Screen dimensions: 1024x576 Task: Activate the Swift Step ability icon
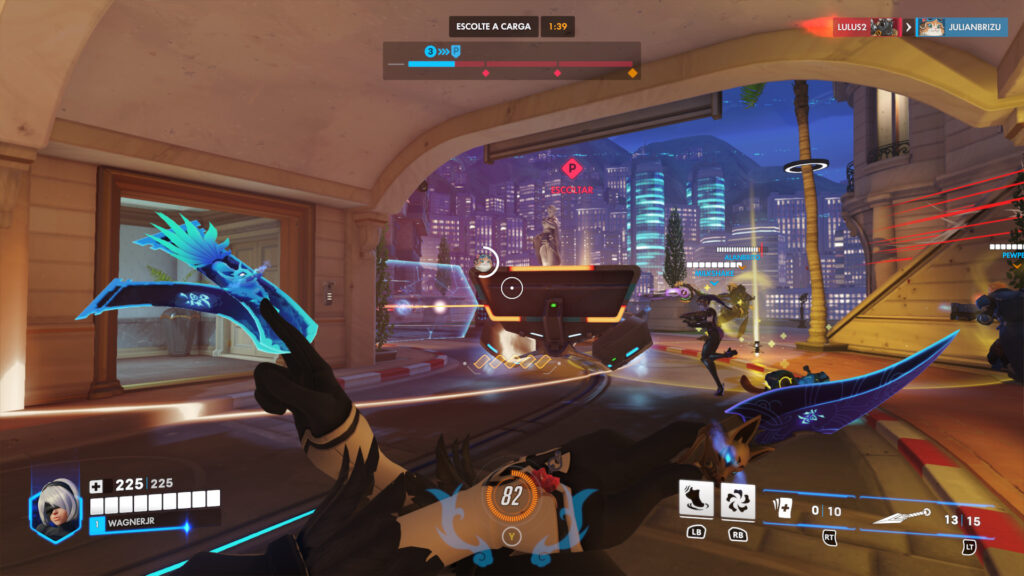pyautogui.click(x=695, y=501)
